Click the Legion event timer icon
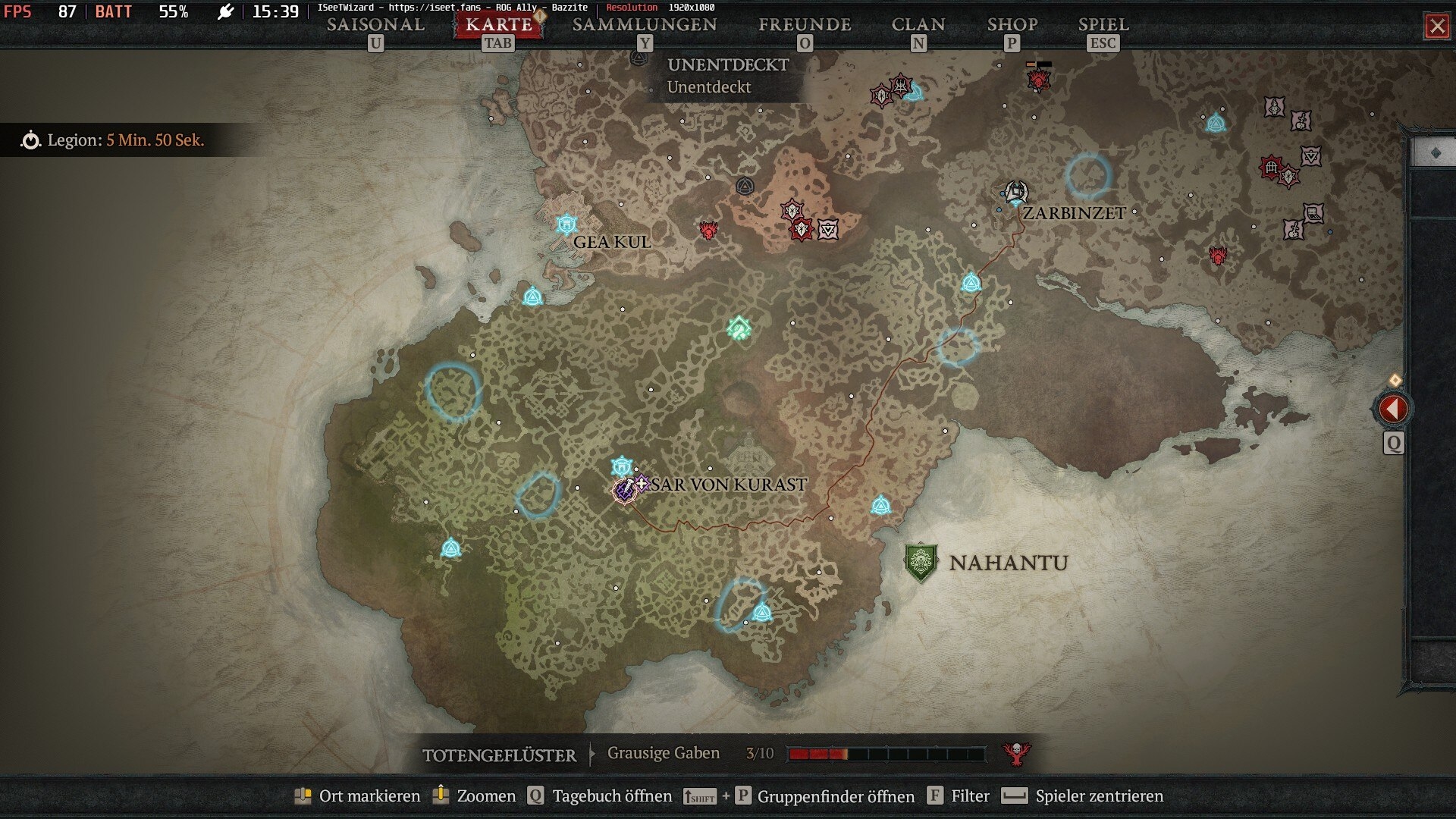The width and height of the screenshot is (1456, 819). point(30,140)
